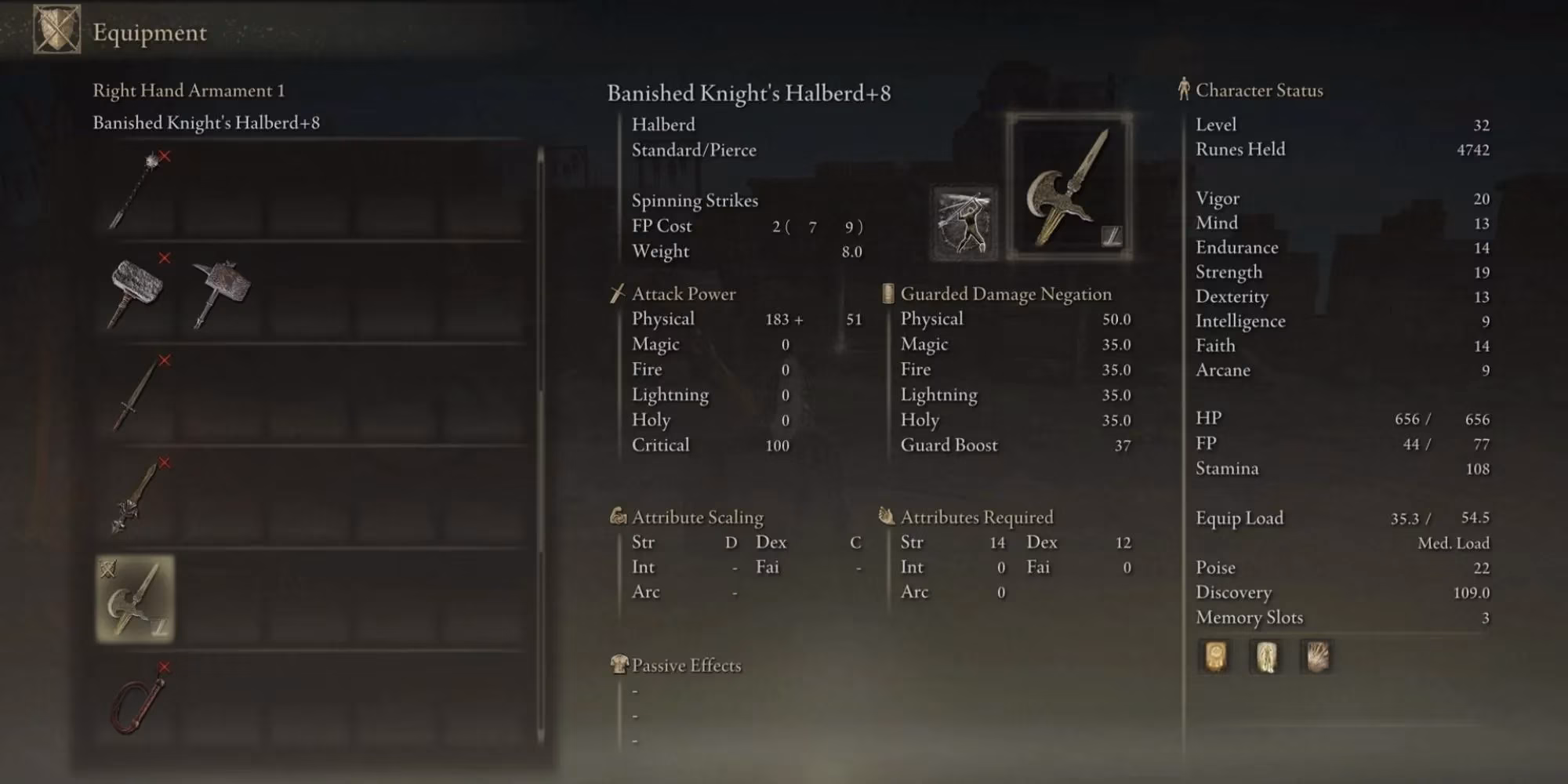Click the equipped Banished Knight's Halberd slot
This screenshot has height=784, width=1568.
click(135, 600)
